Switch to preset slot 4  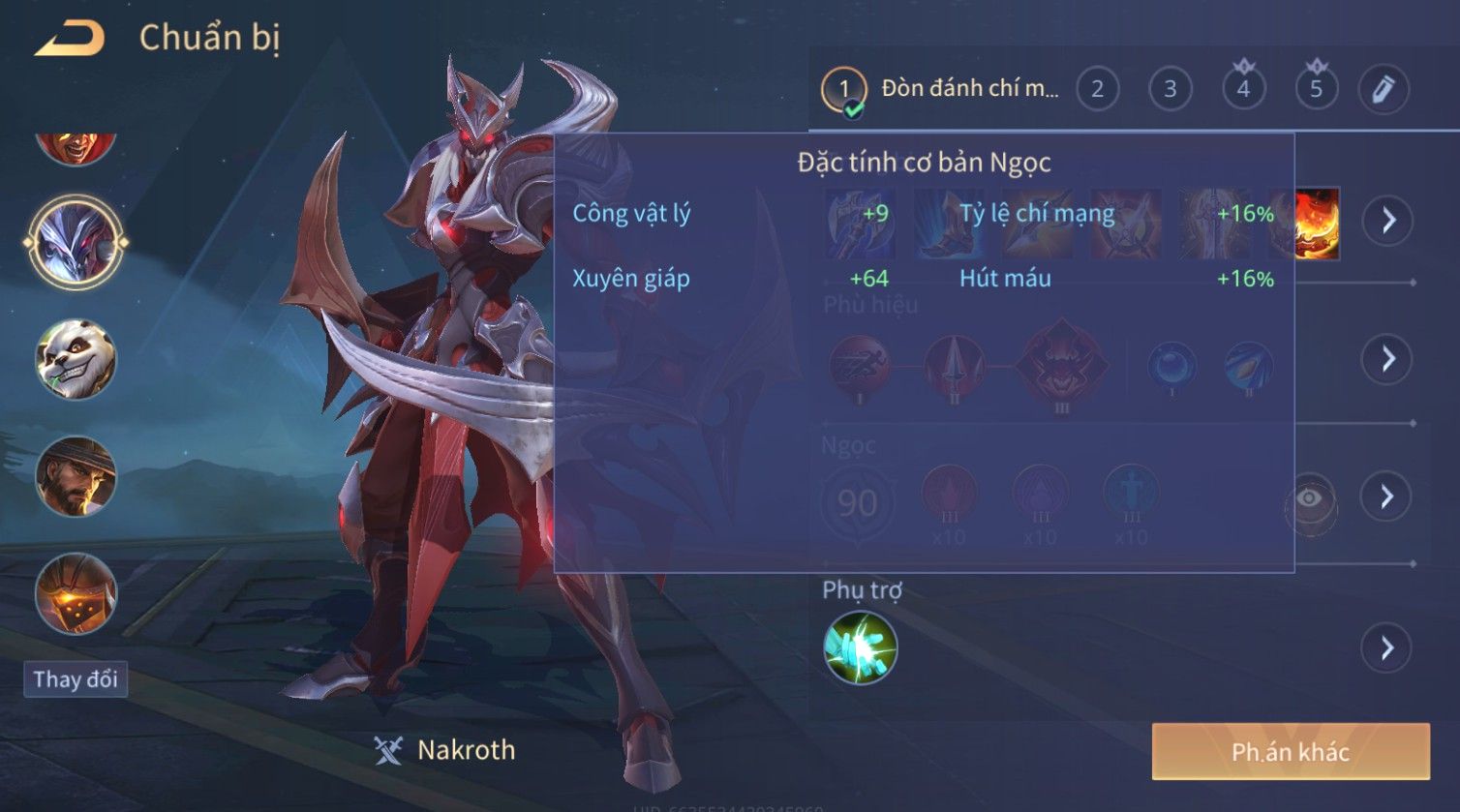click(1243, 90)
